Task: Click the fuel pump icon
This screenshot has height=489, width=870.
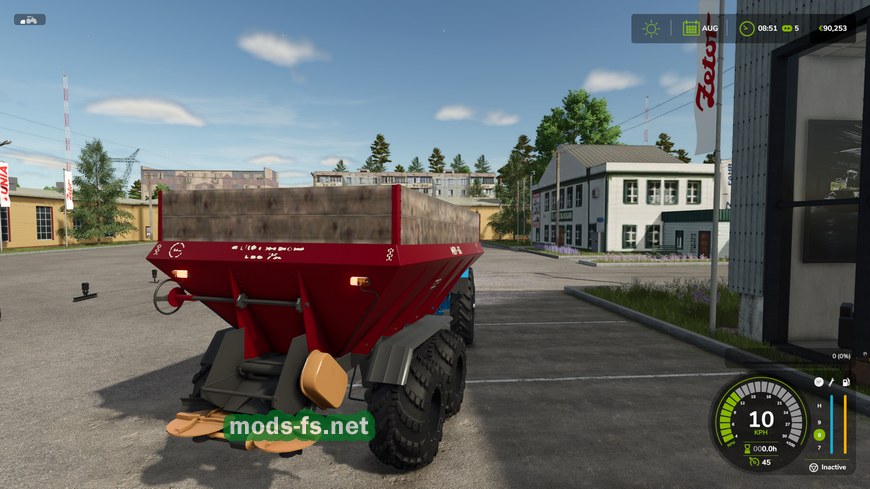Action: click(845, 382)
